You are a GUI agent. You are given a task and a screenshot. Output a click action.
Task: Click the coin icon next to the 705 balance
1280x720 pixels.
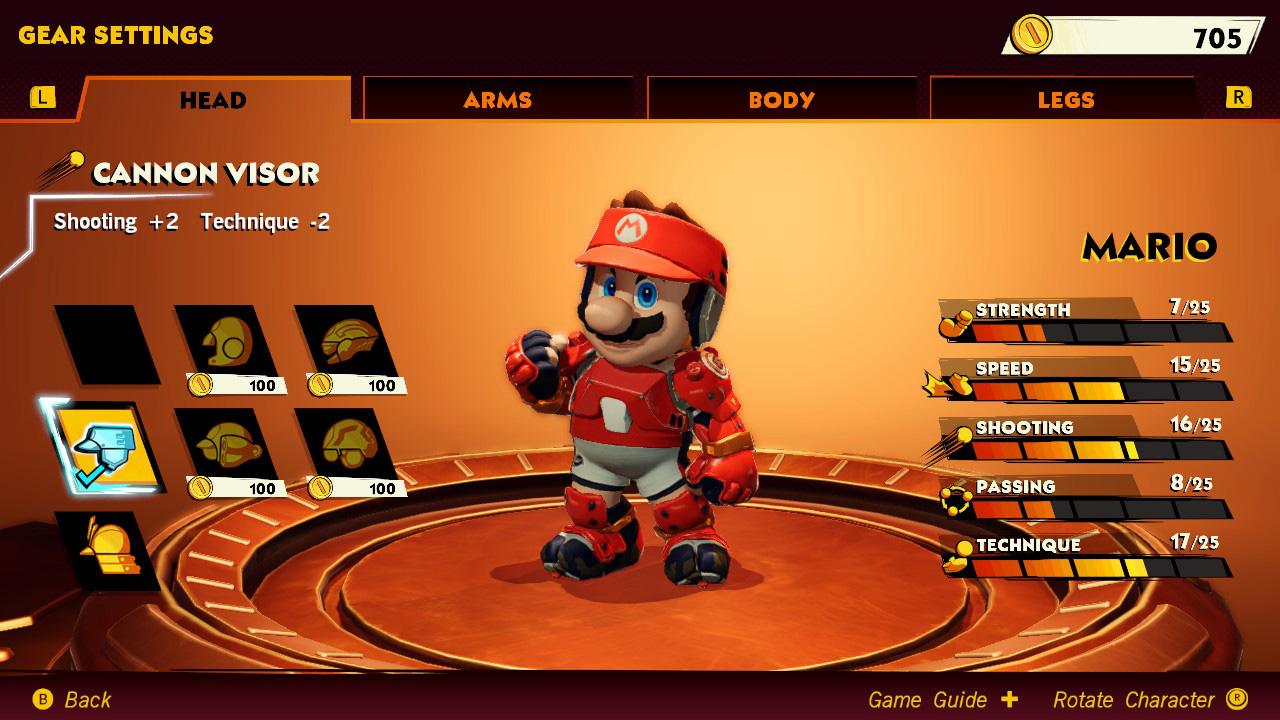click(x=1030, y=33)
